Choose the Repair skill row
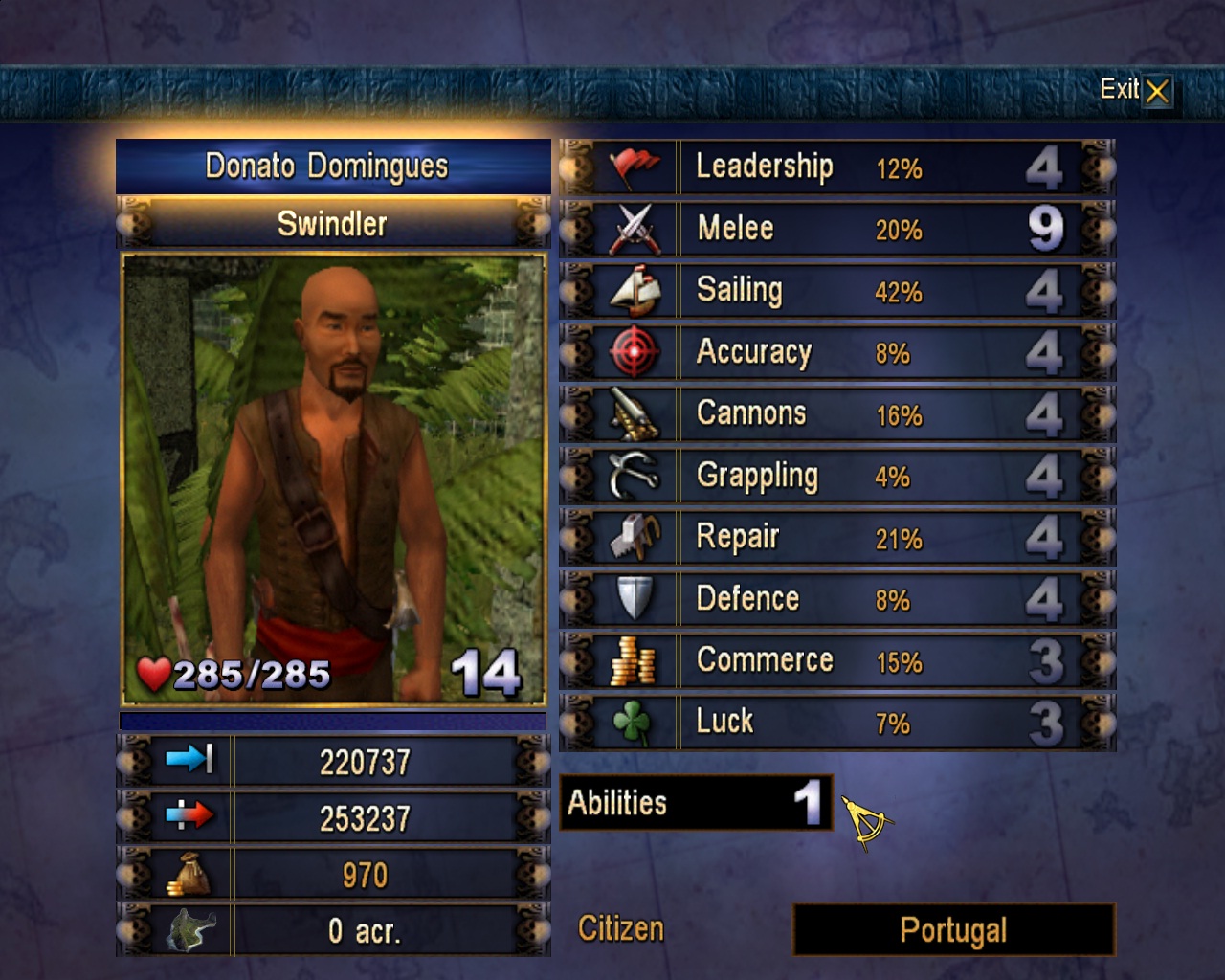1225x980 pixels. click(837, 538)
